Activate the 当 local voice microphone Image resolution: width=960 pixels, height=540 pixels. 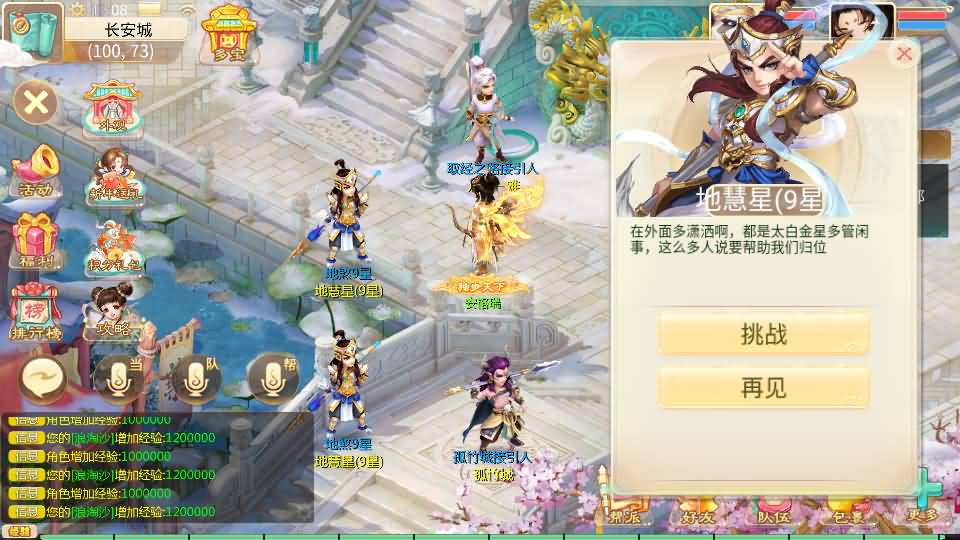tap(117, 377)
